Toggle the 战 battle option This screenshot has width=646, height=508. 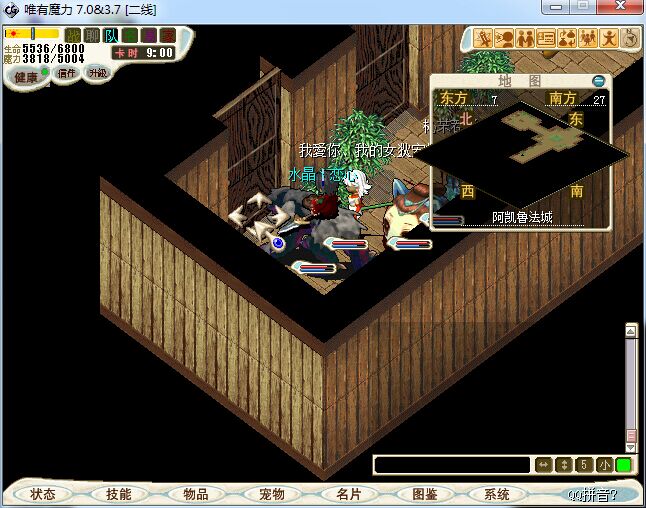pos(73,35)
